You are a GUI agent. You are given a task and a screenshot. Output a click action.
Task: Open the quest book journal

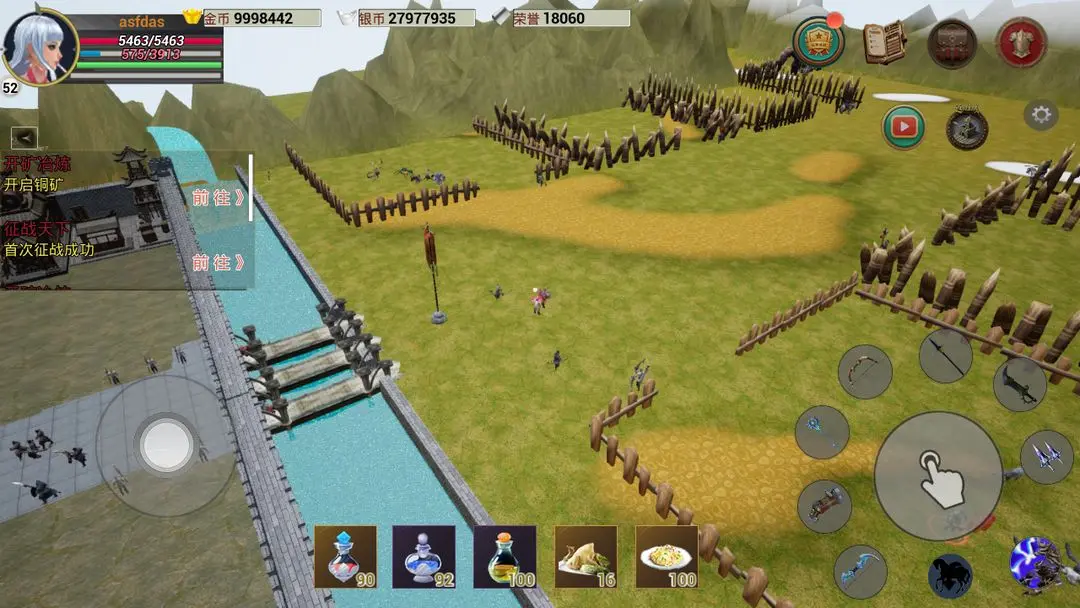884,42
